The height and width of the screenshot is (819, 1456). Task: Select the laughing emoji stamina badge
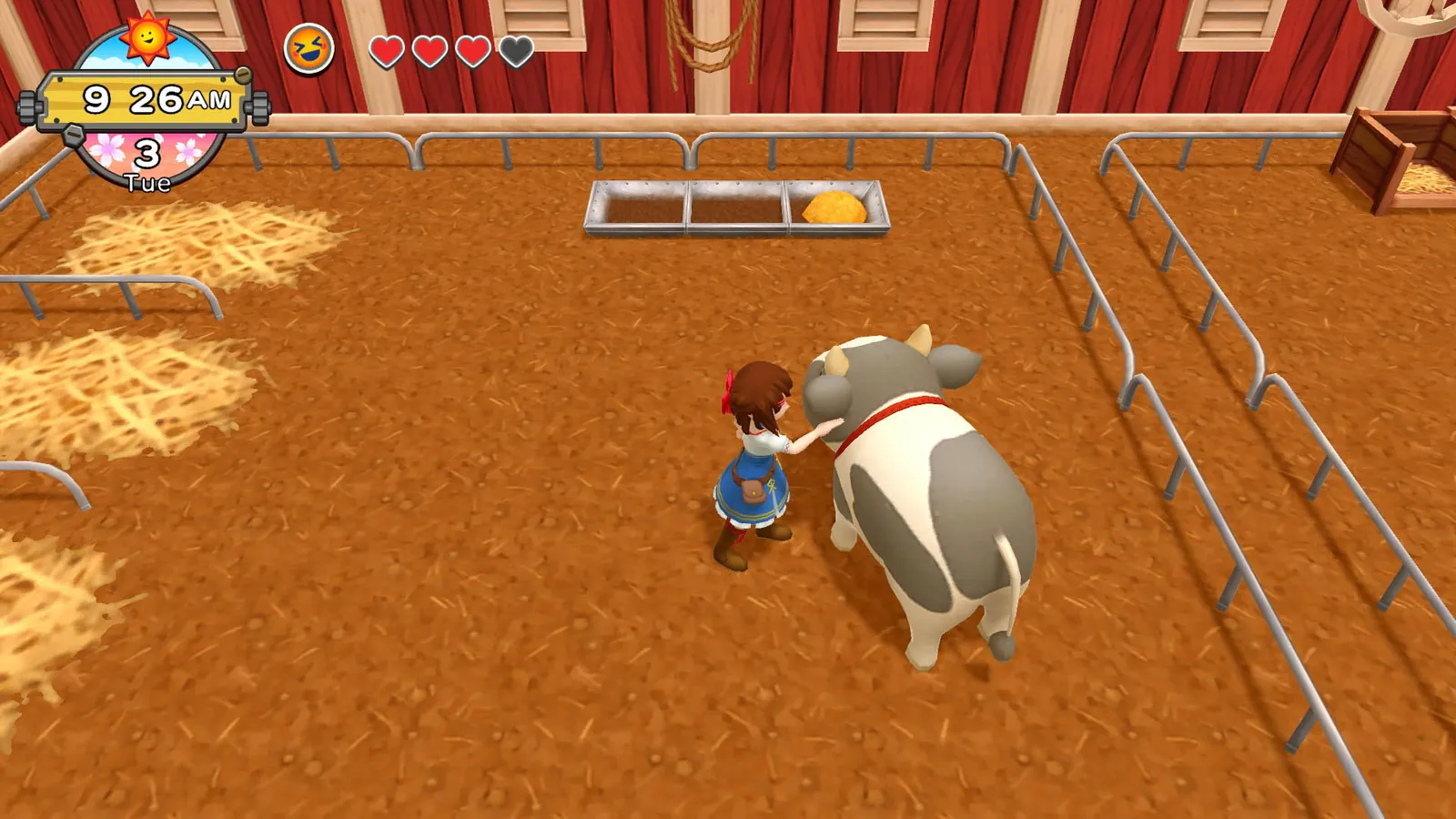pos(308,45)
